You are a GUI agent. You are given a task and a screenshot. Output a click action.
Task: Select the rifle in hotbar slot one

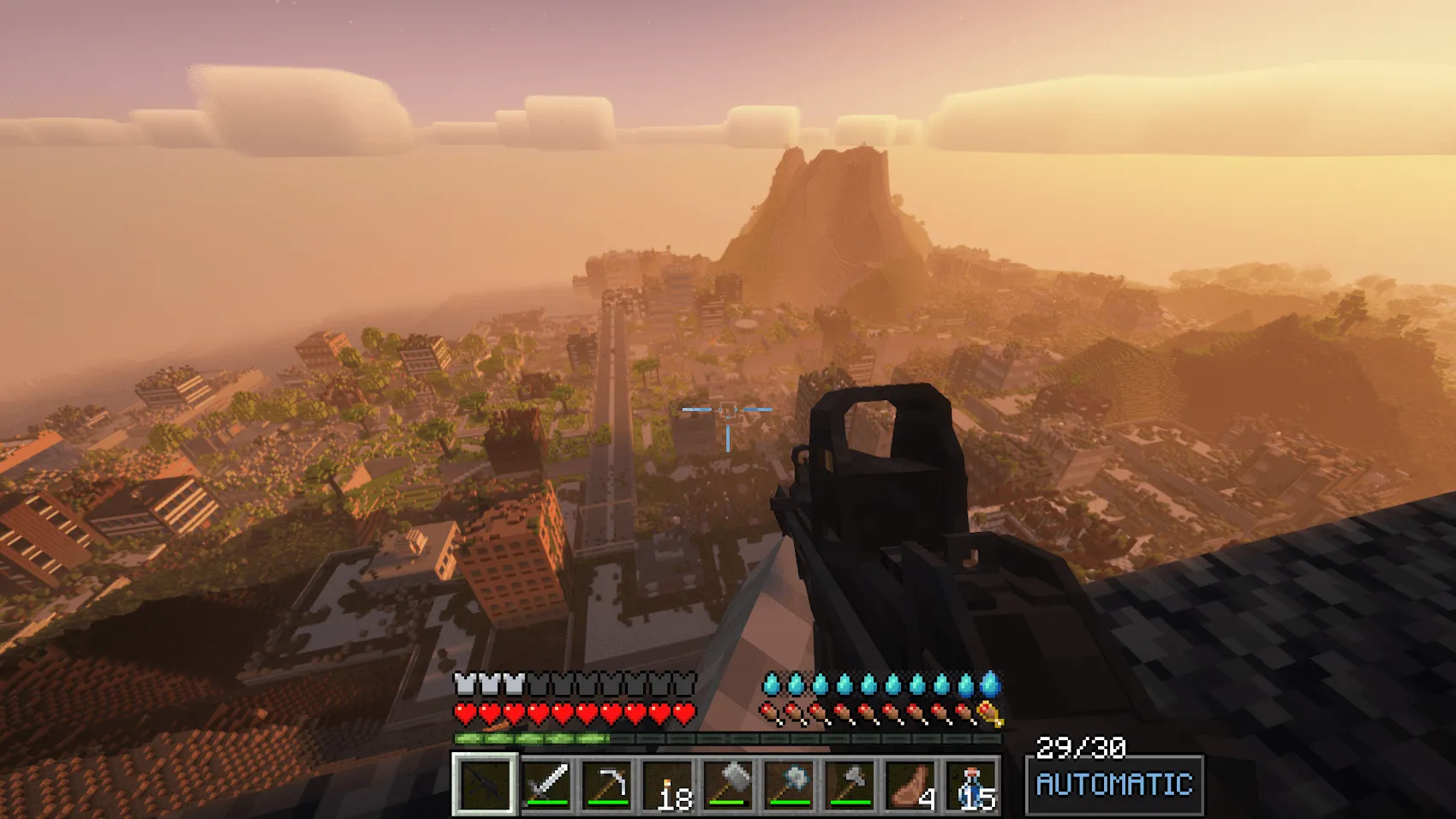point(484,782)
